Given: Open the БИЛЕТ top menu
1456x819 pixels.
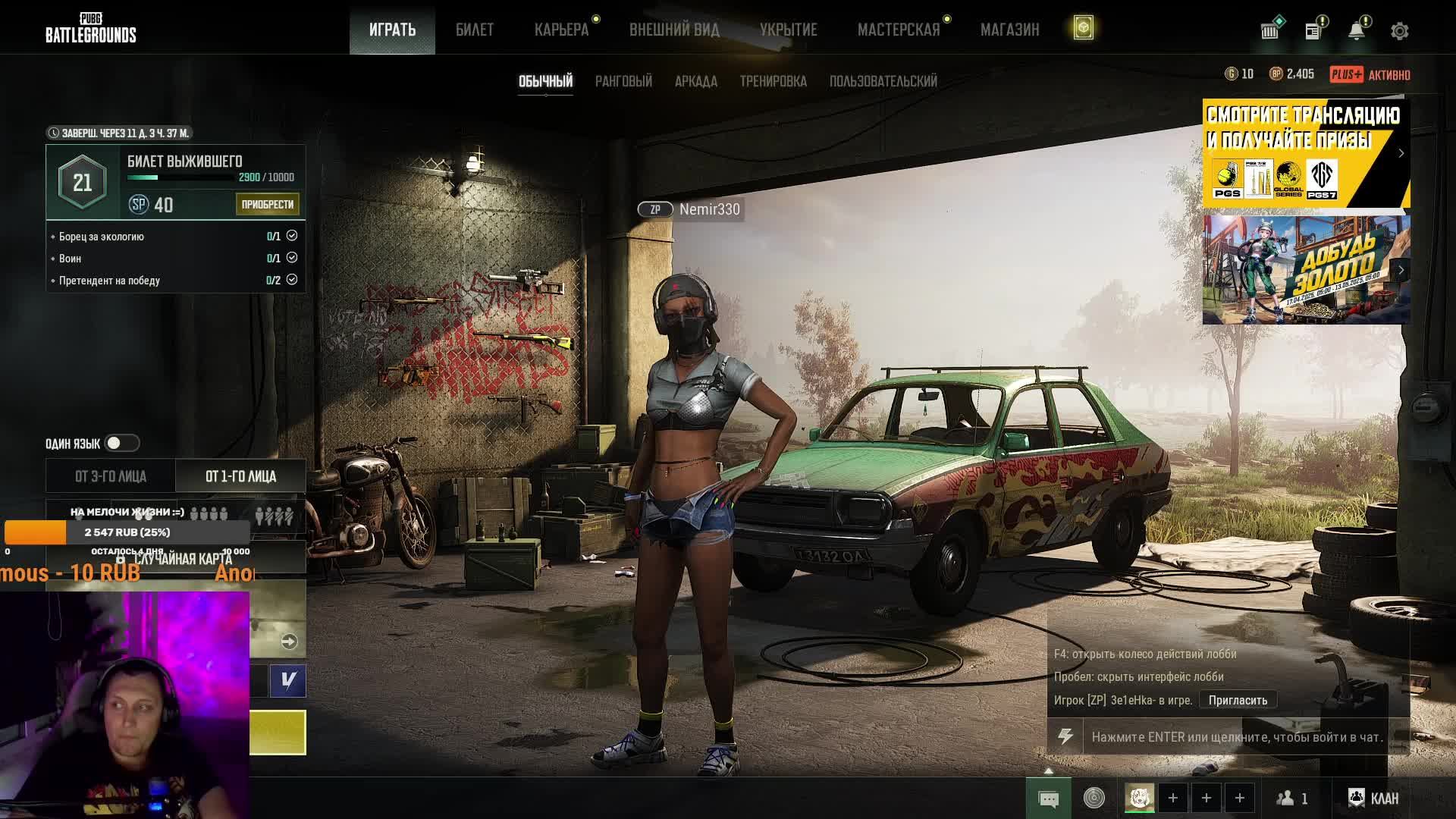Looking at the screenshot, I should pos(474,30).
